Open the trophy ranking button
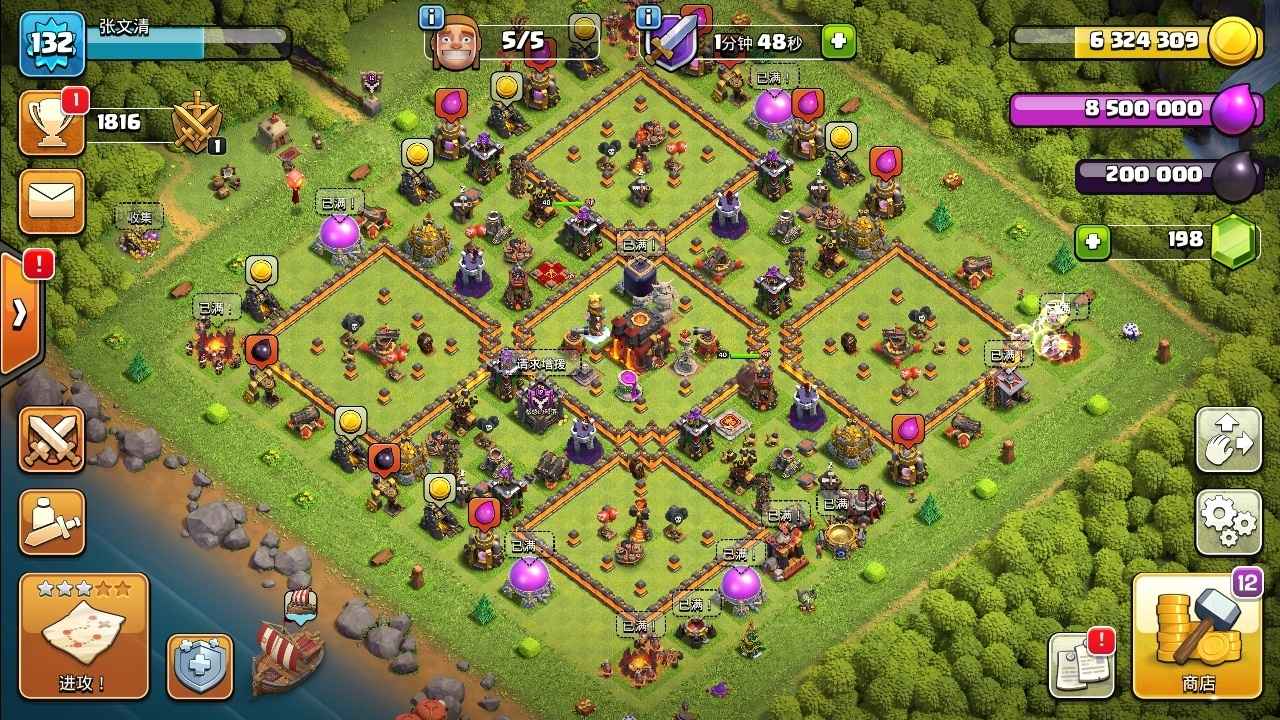This screenshot has width=1280, height=720. point(51,123)
